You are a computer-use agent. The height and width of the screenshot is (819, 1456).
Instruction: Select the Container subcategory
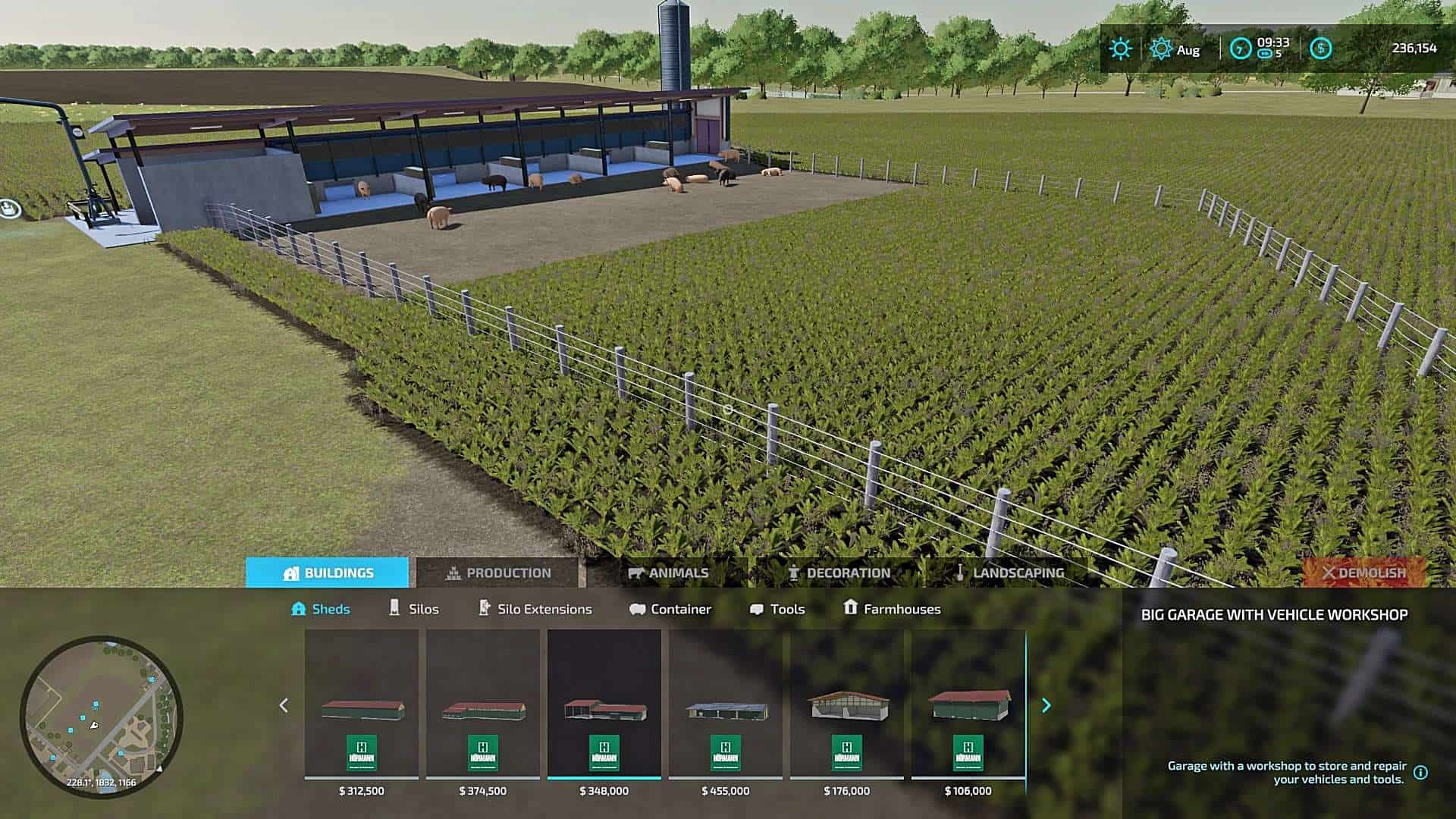pos(670,609)
